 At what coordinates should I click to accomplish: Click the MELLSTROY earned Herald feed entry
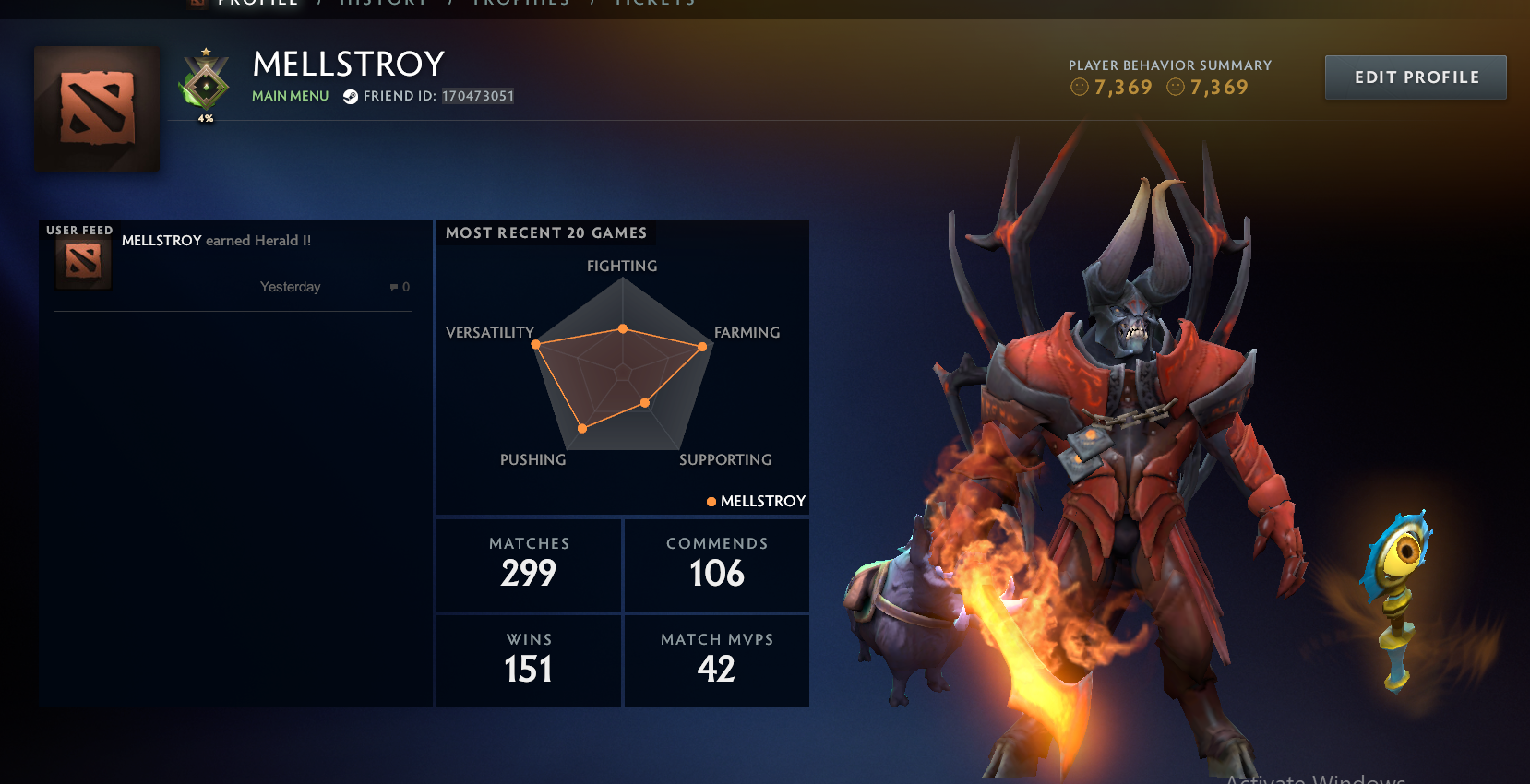click(x=215, y=240)
